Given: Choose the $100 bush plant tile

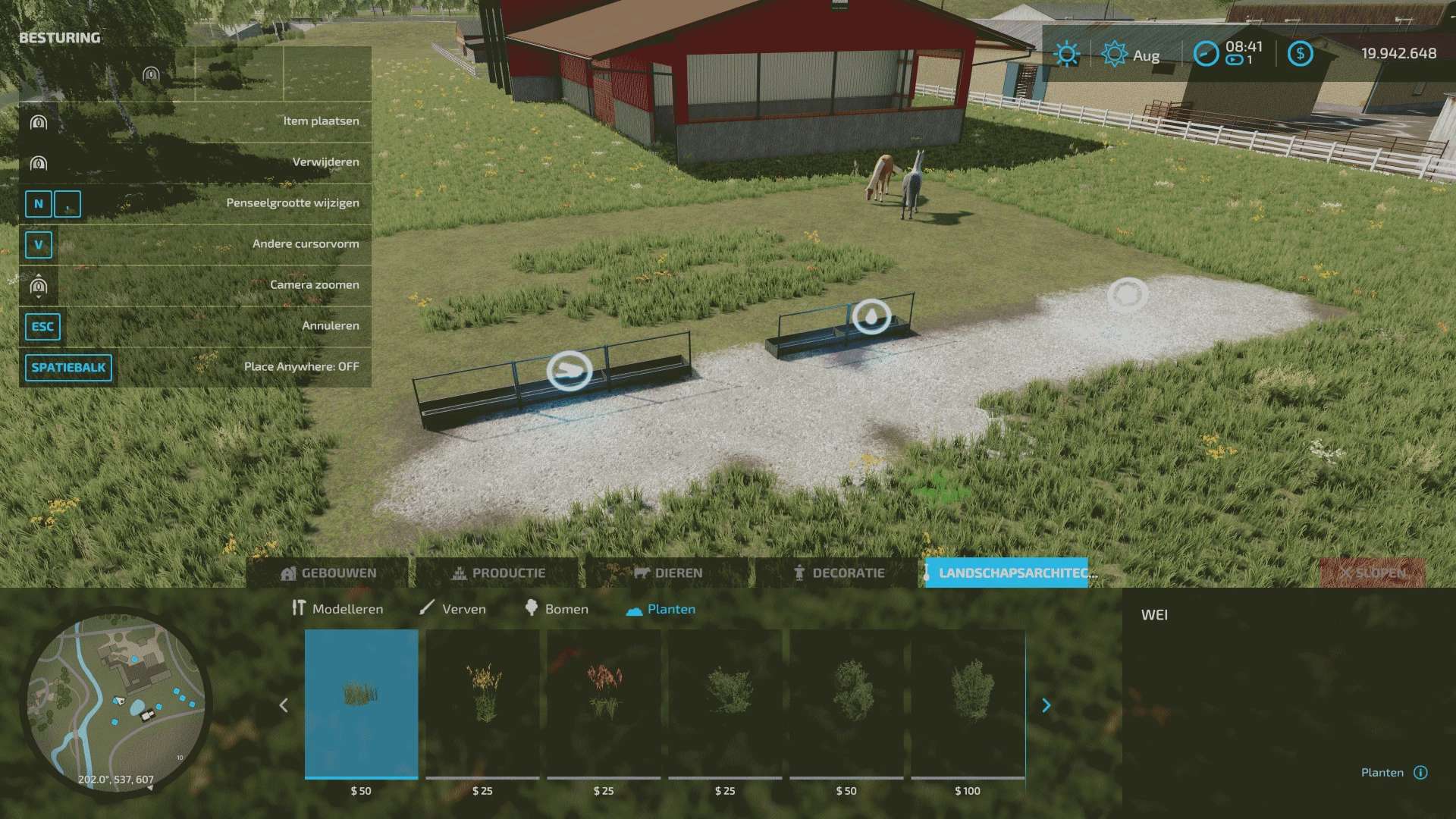Looking at the screenshot, I should [x=968, y=703].
